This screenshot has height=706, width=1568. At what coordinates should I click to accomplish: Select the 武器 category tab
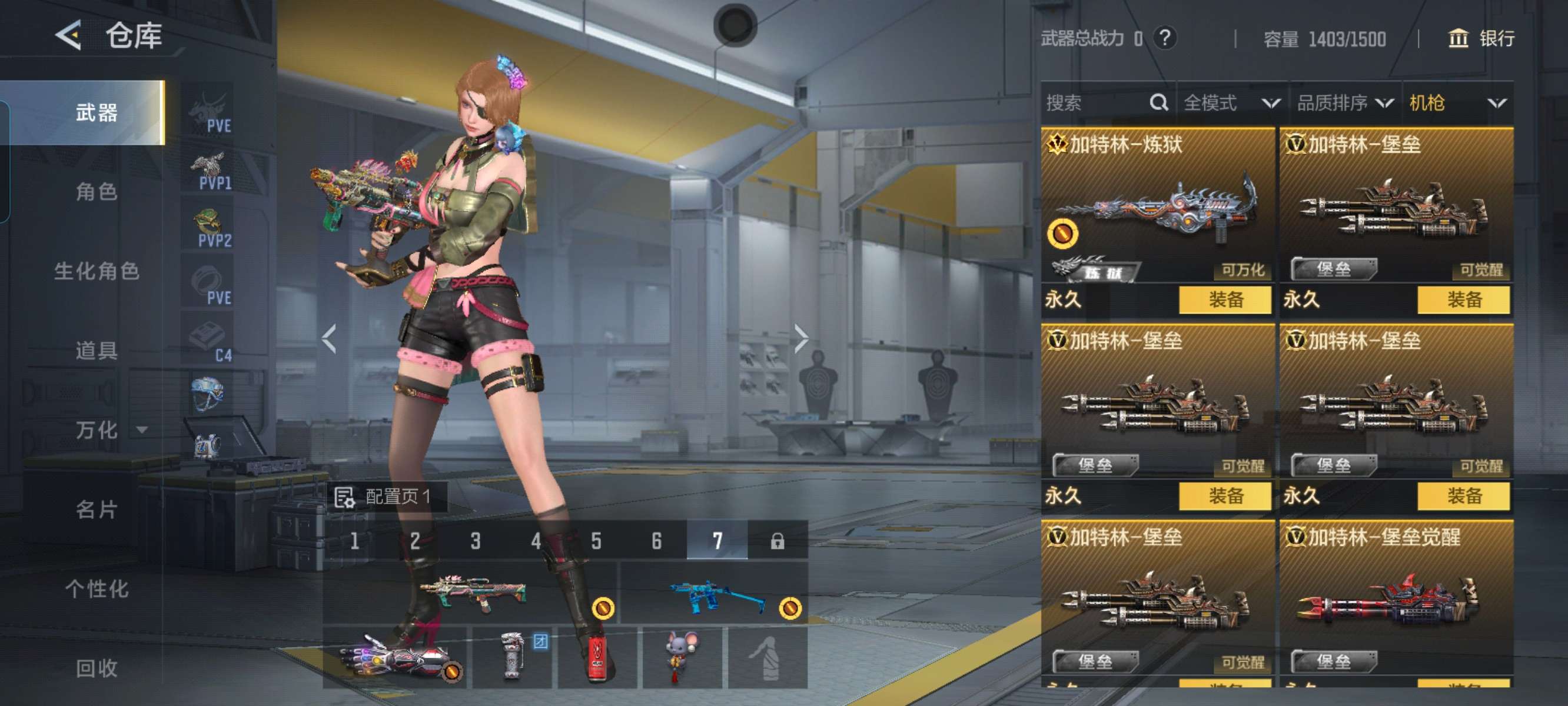pos(96,112)
